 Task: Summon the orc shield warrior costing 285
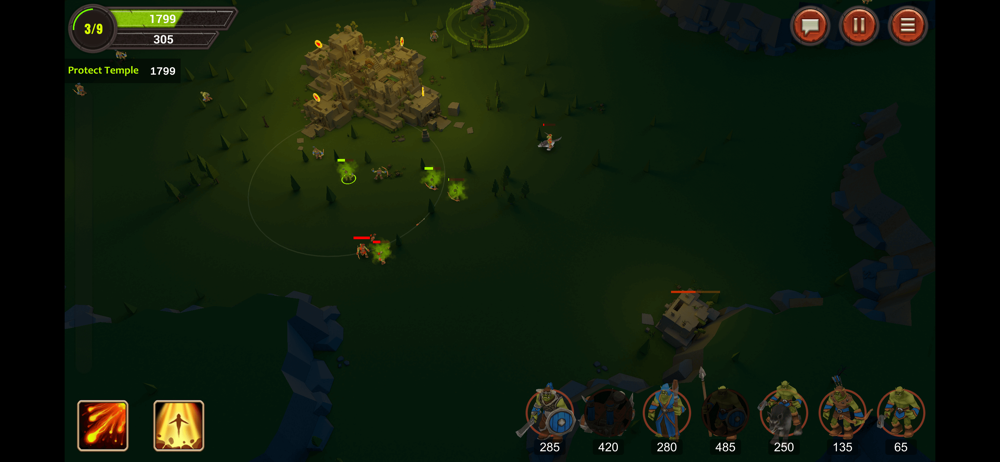(x=550, y=412)
